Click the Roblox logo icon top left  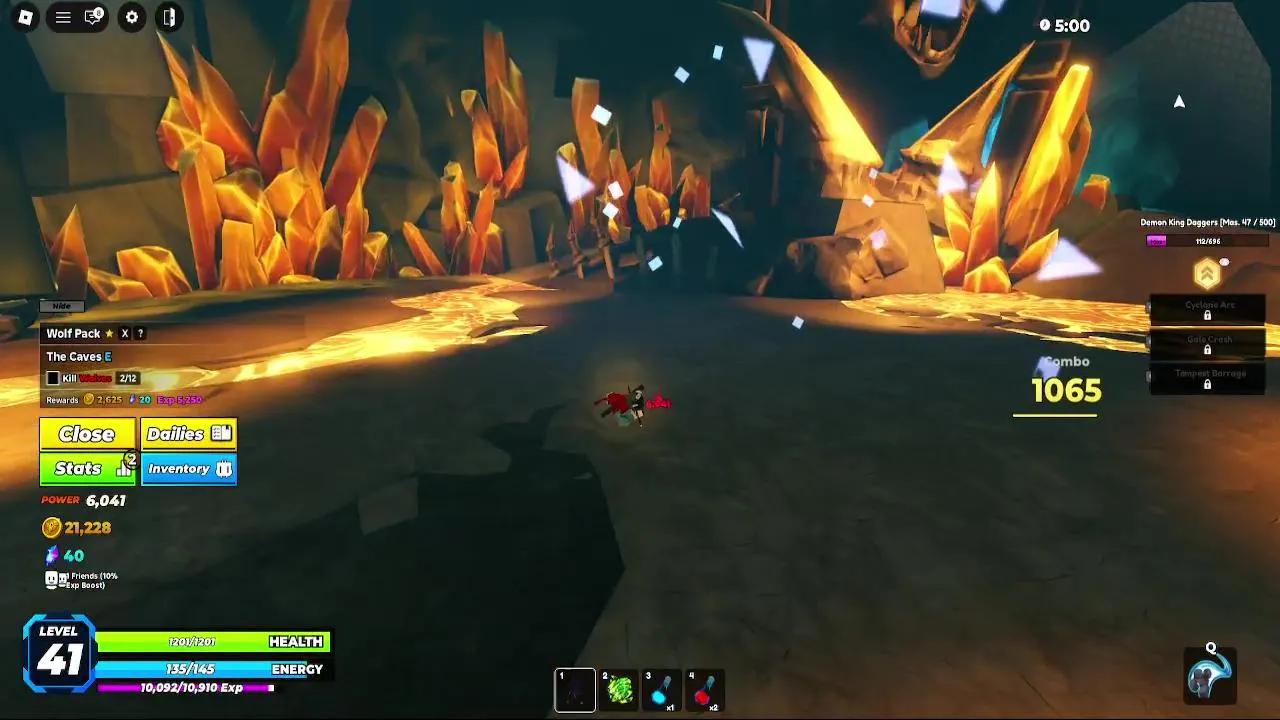24,18
